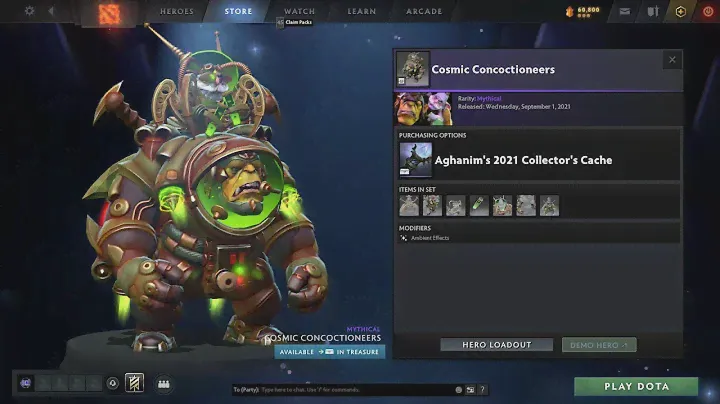Click the Available In Treasure button

[x=329, y=352]
